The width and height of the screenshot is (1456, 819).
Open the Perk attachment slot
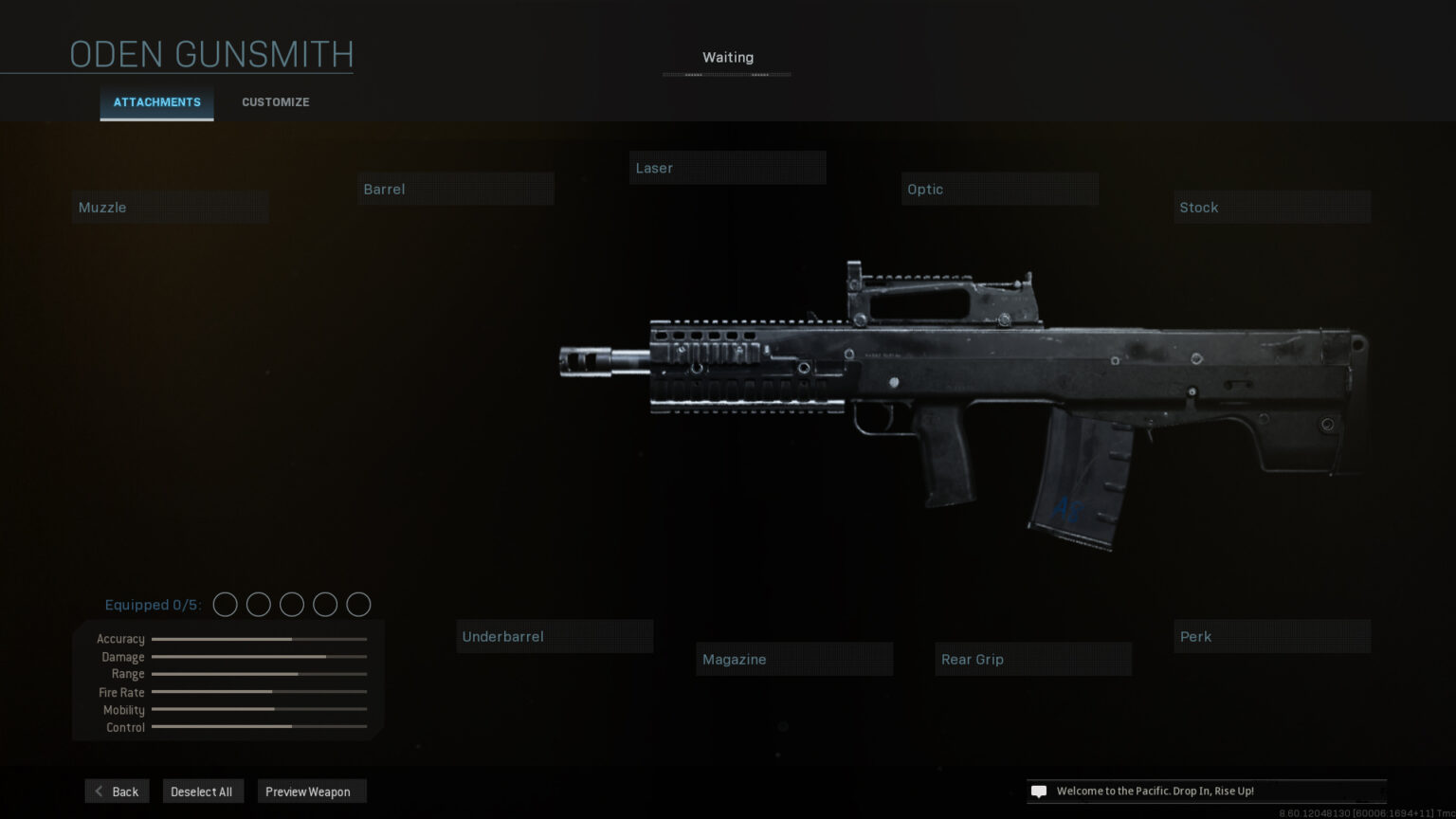coord(1272,637)
